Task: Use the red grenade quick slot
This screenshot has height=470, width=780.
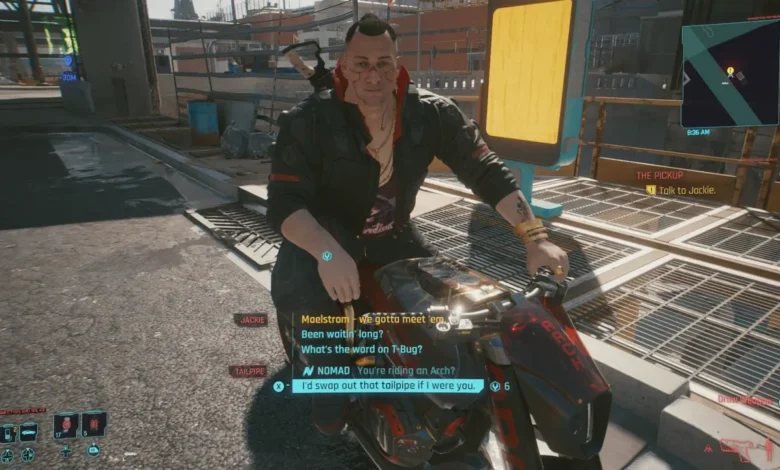Action: click(x=94, y=424)
